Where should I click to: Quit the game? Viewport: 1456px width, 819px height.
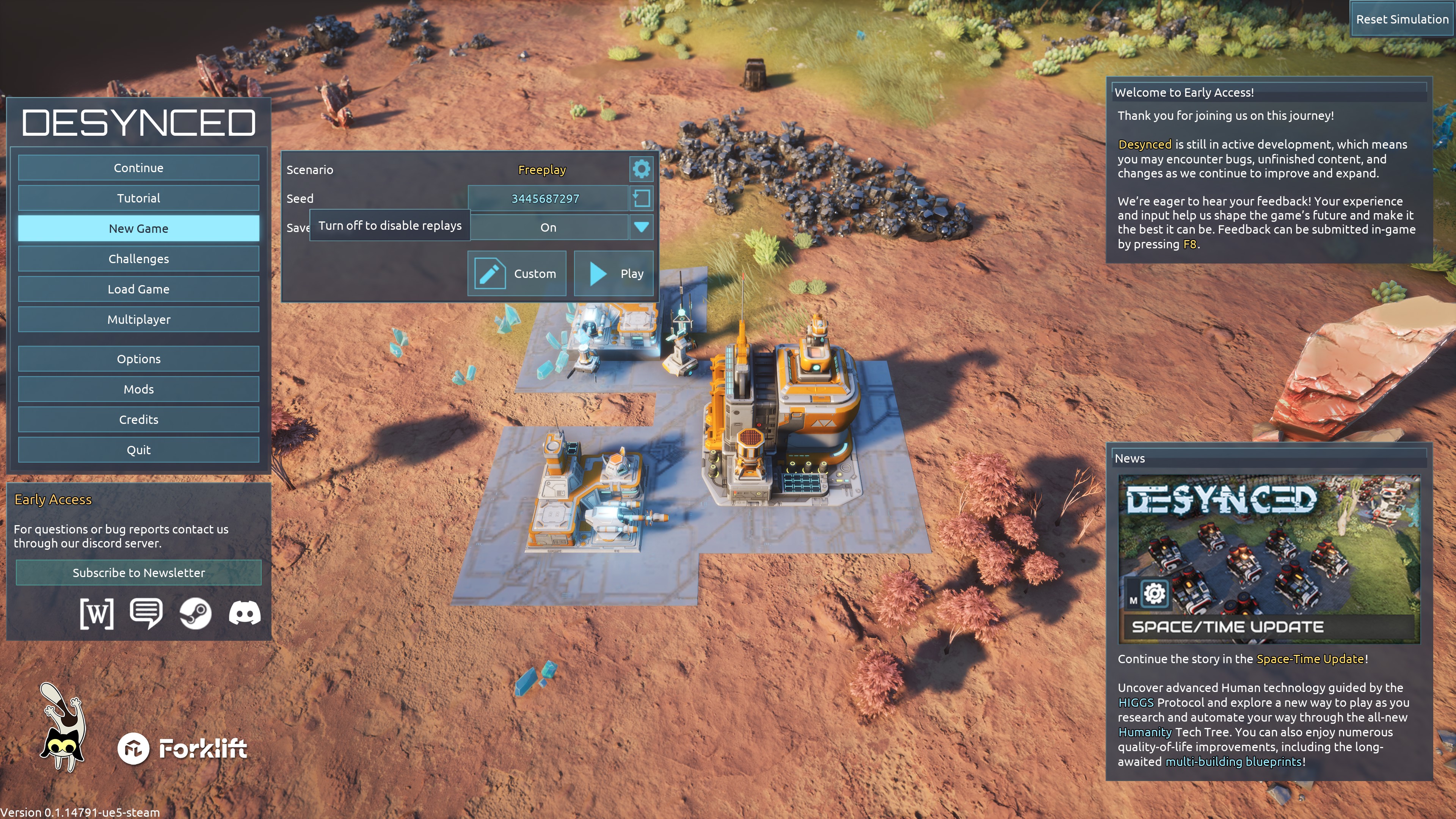(138, 450)
